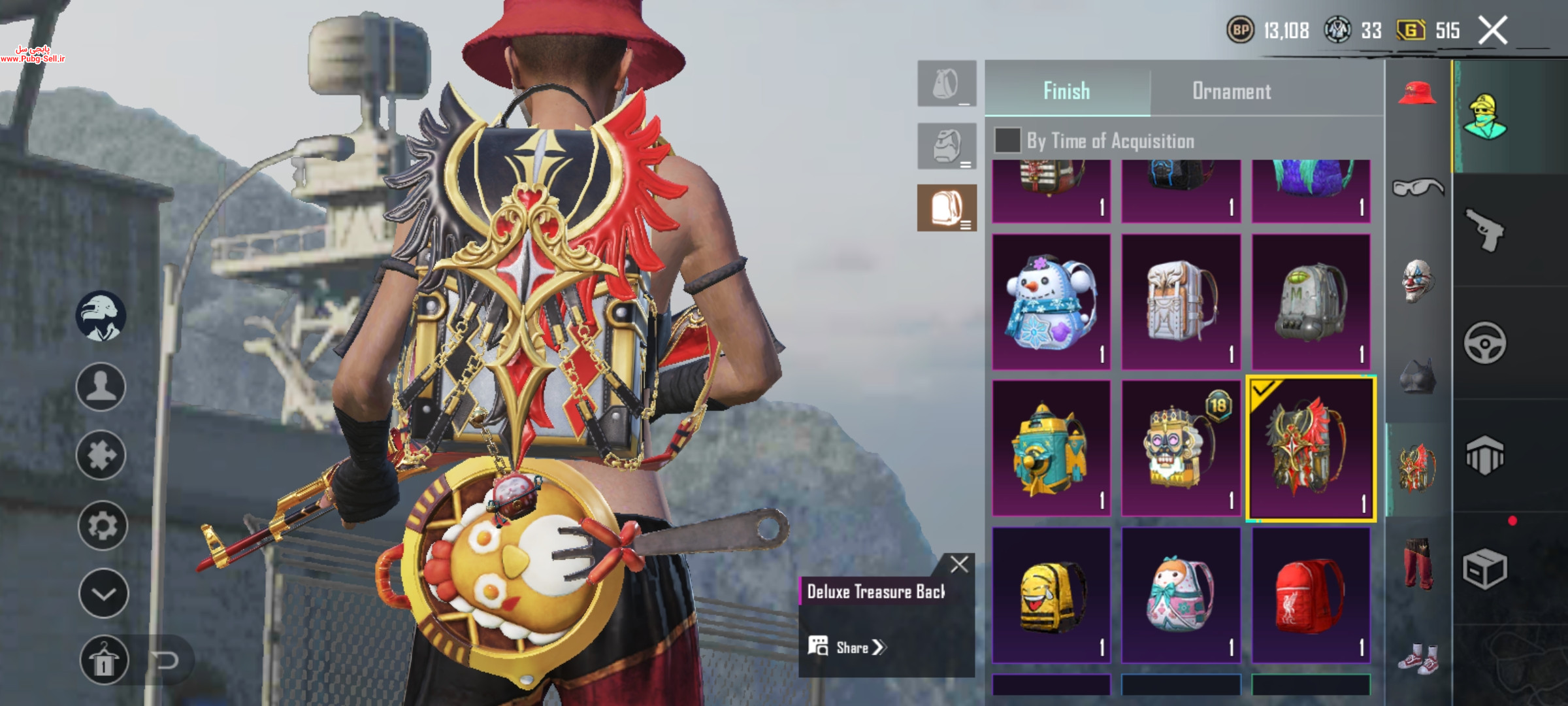Choose the teal and gold lantern backpack
Image resolution: width=1568 pixels, height=706 pixels.
click(1051, 448)
